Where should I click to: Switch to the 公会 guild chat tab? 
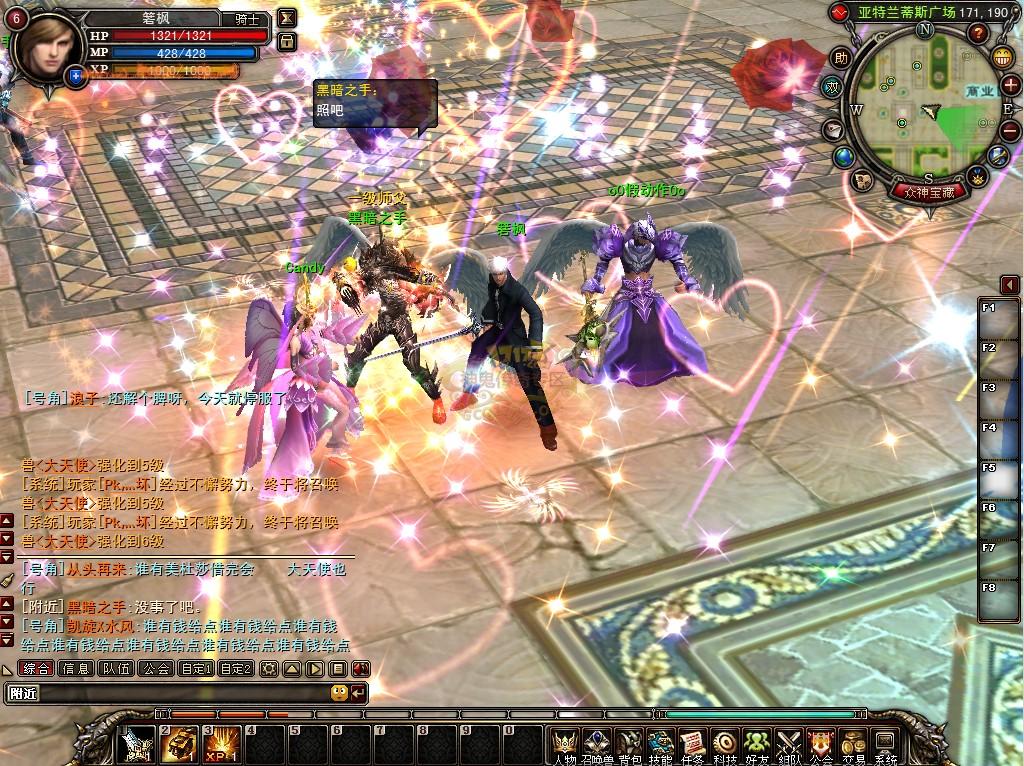click(x=156, y=668)
